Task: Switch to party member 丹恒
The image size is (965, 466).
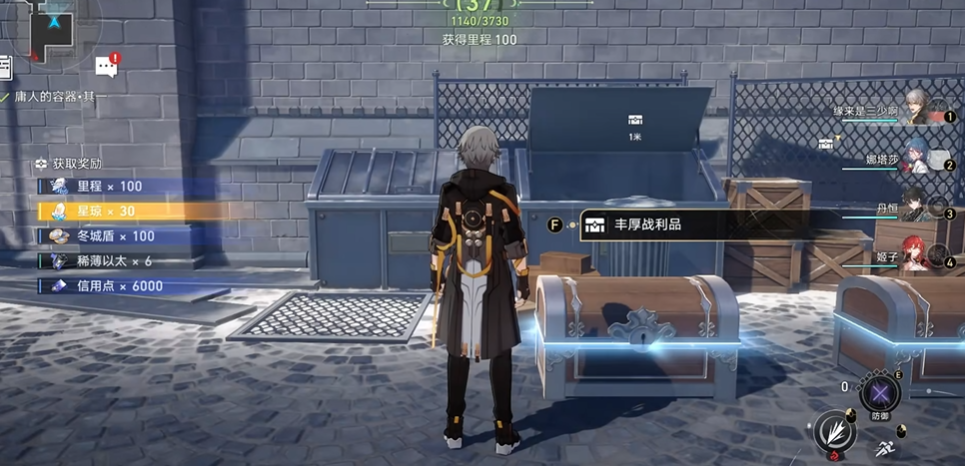Action: tap(914, 206)
